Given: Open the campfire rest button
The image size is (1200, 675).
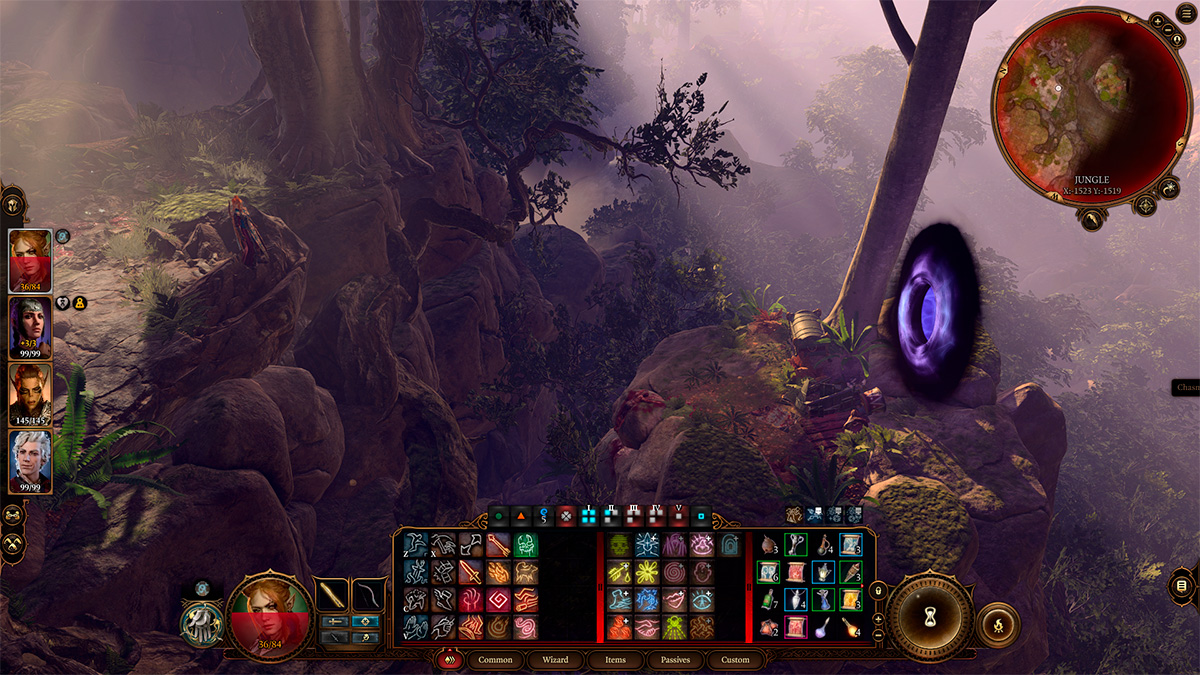Looking at the screenshot, I should tap(997, 623).
